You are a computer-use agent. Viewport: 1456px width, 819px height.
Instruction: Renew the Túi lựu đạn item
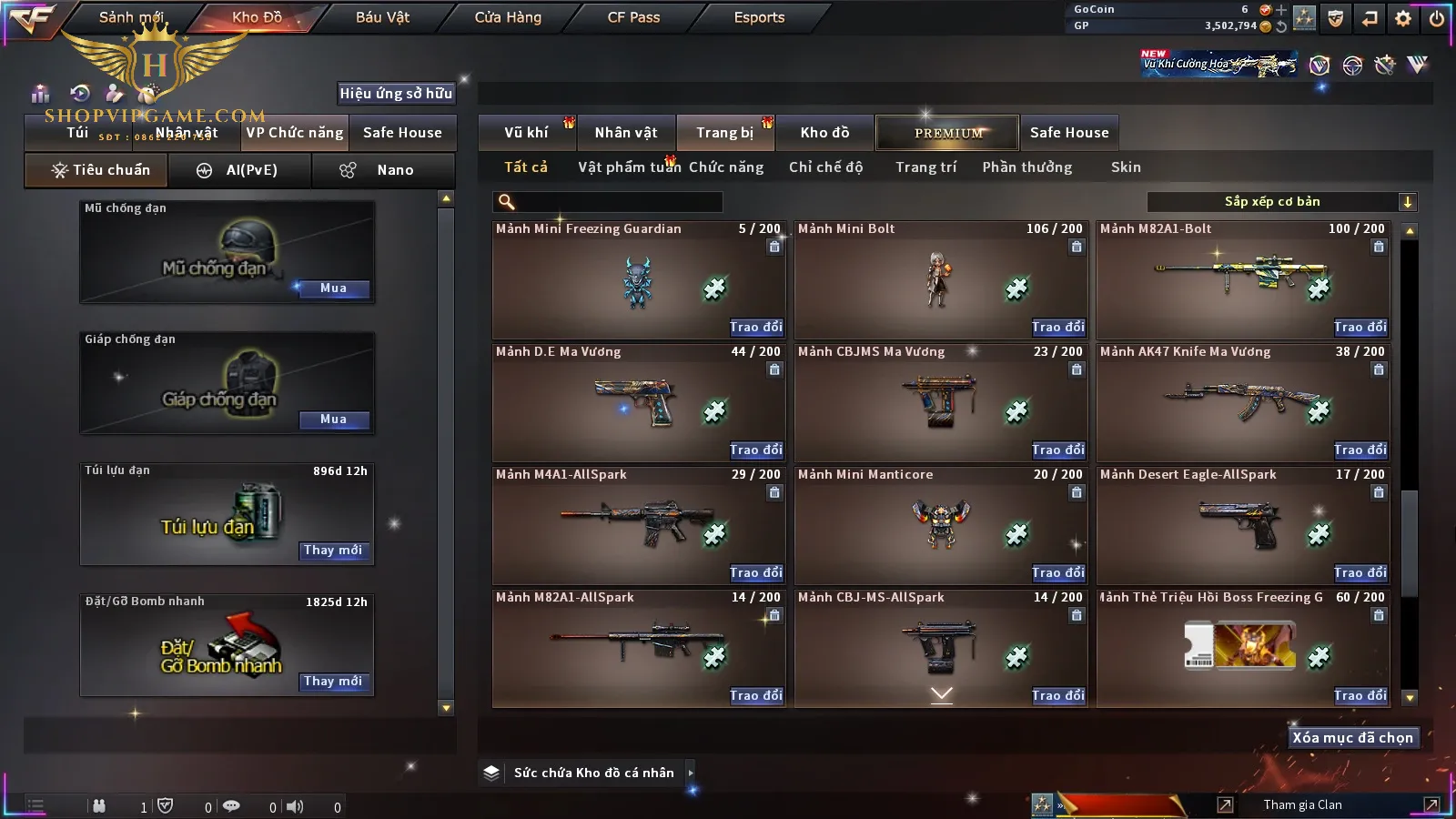click(x=333, y=551)
